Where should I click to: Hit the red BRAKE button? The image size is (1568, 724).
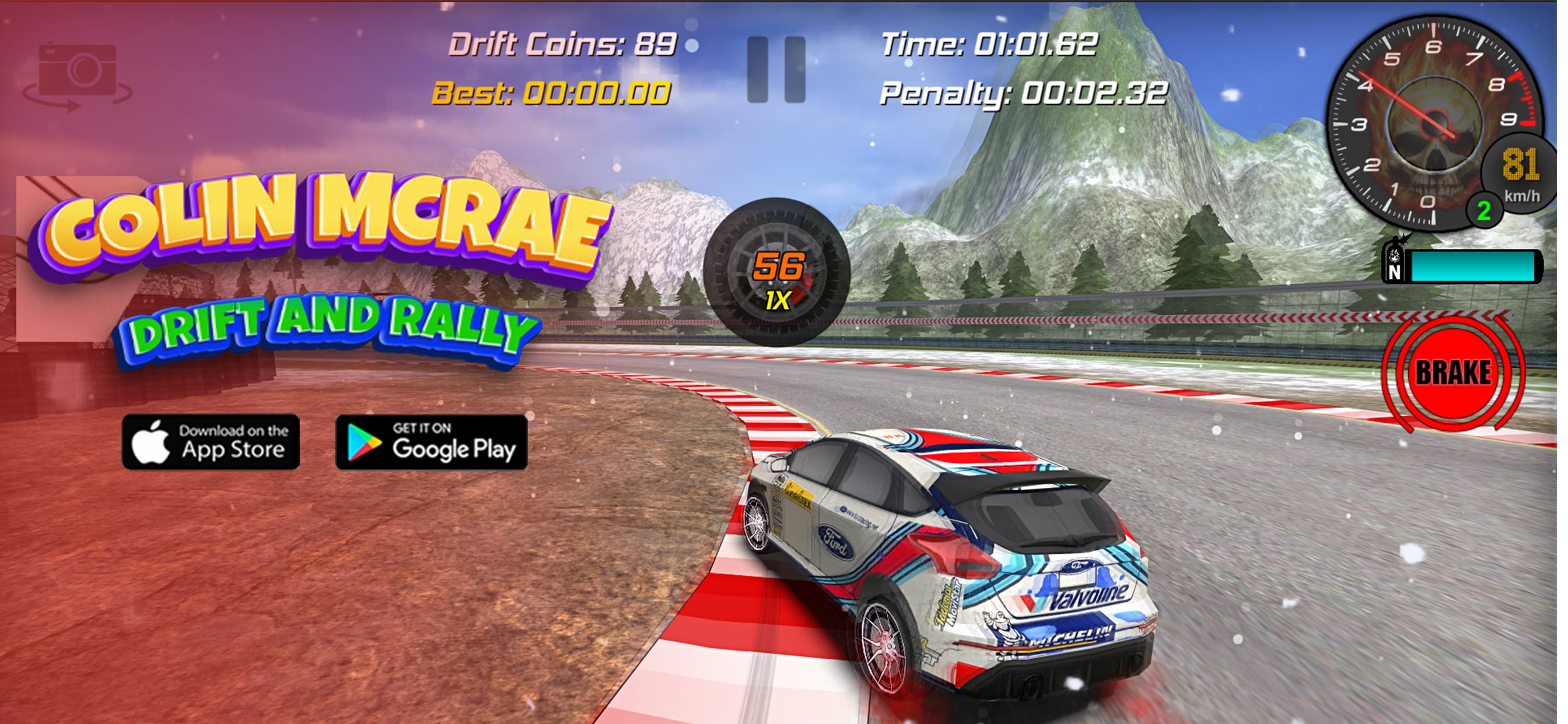[x=1453, y=372]
